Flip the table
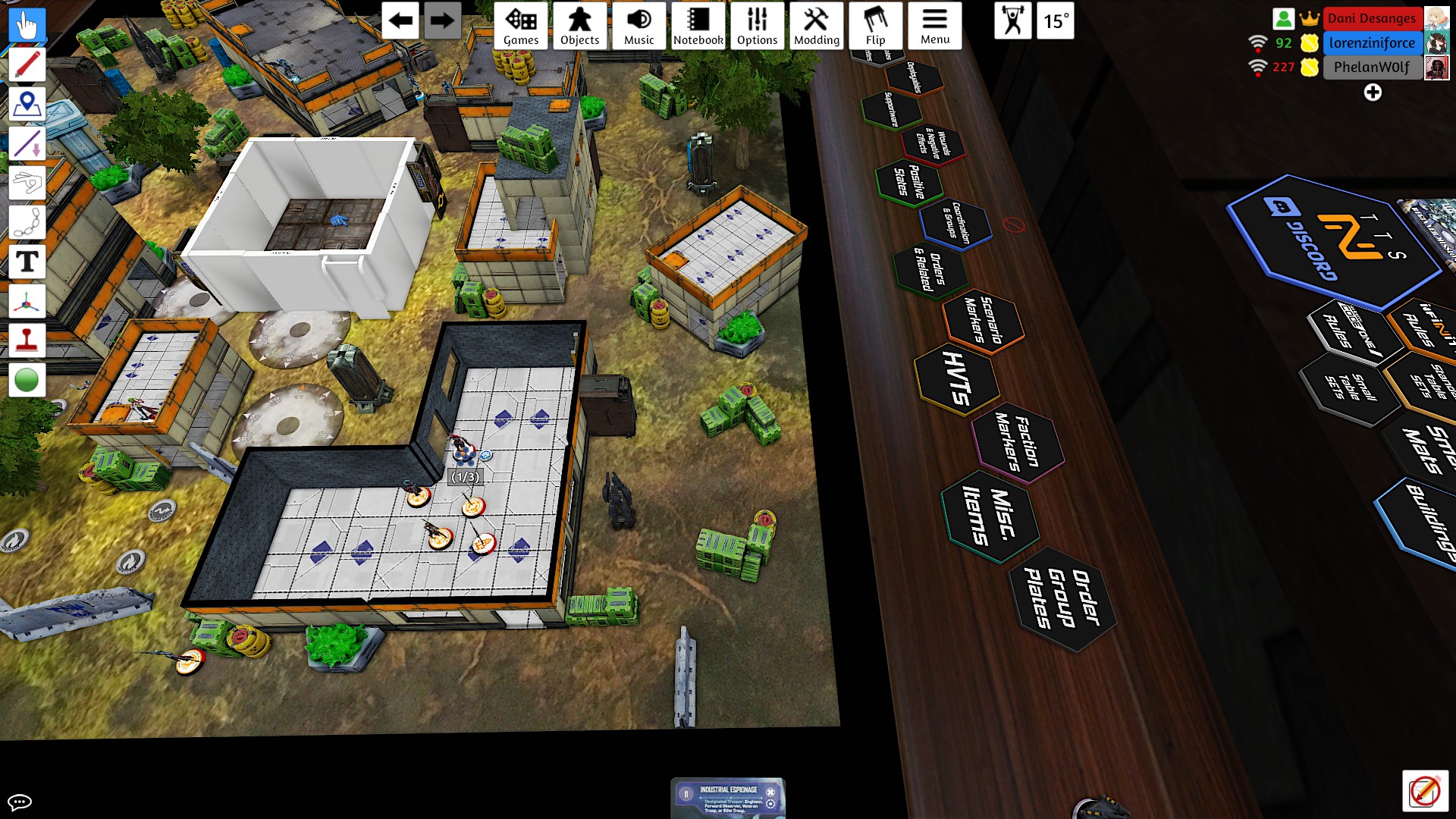This screenshot has height=819, width=1456. click(x=875, y=26)
